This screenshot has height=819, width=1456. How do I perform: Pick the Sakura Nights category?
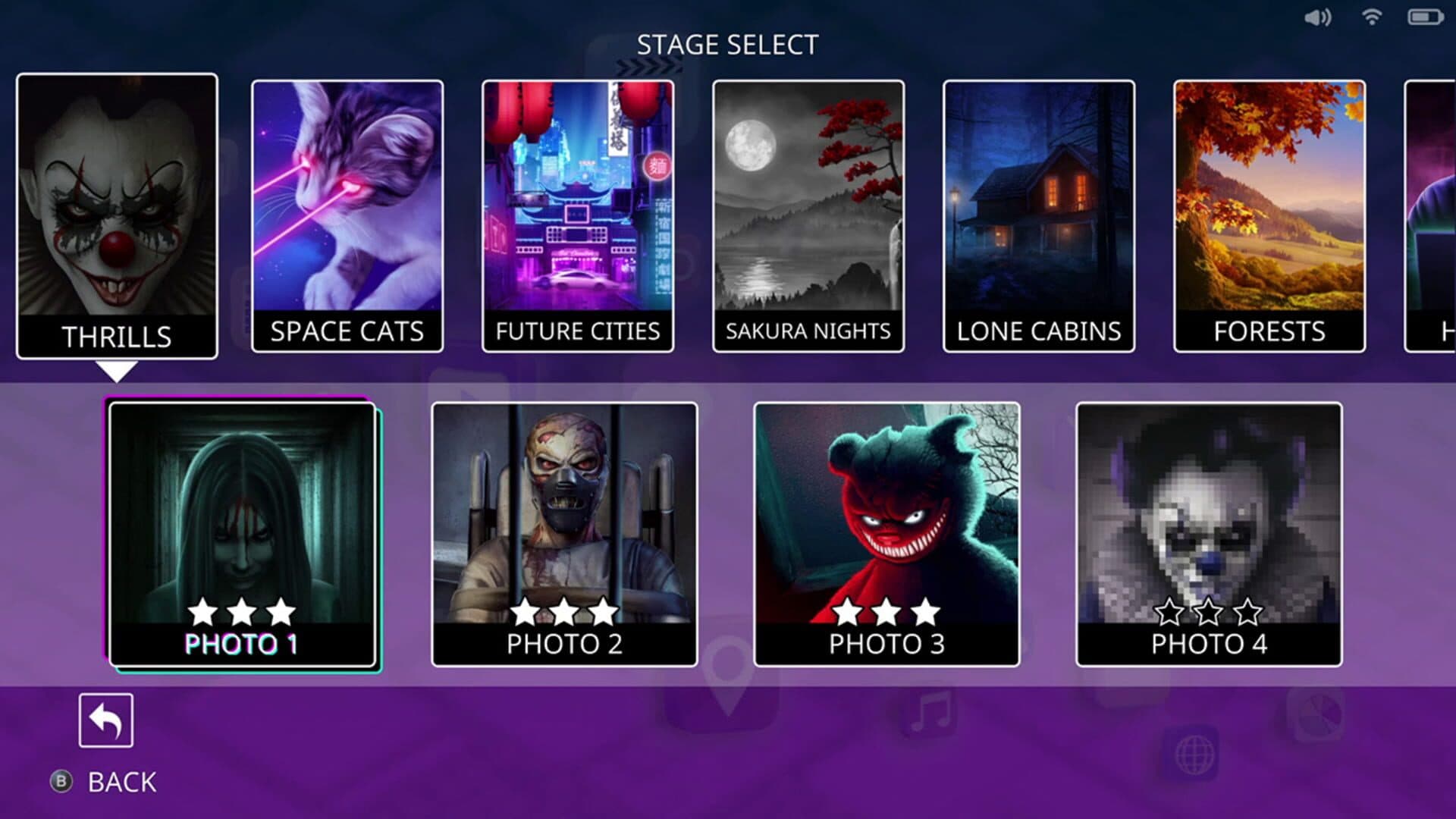[808, 215]
